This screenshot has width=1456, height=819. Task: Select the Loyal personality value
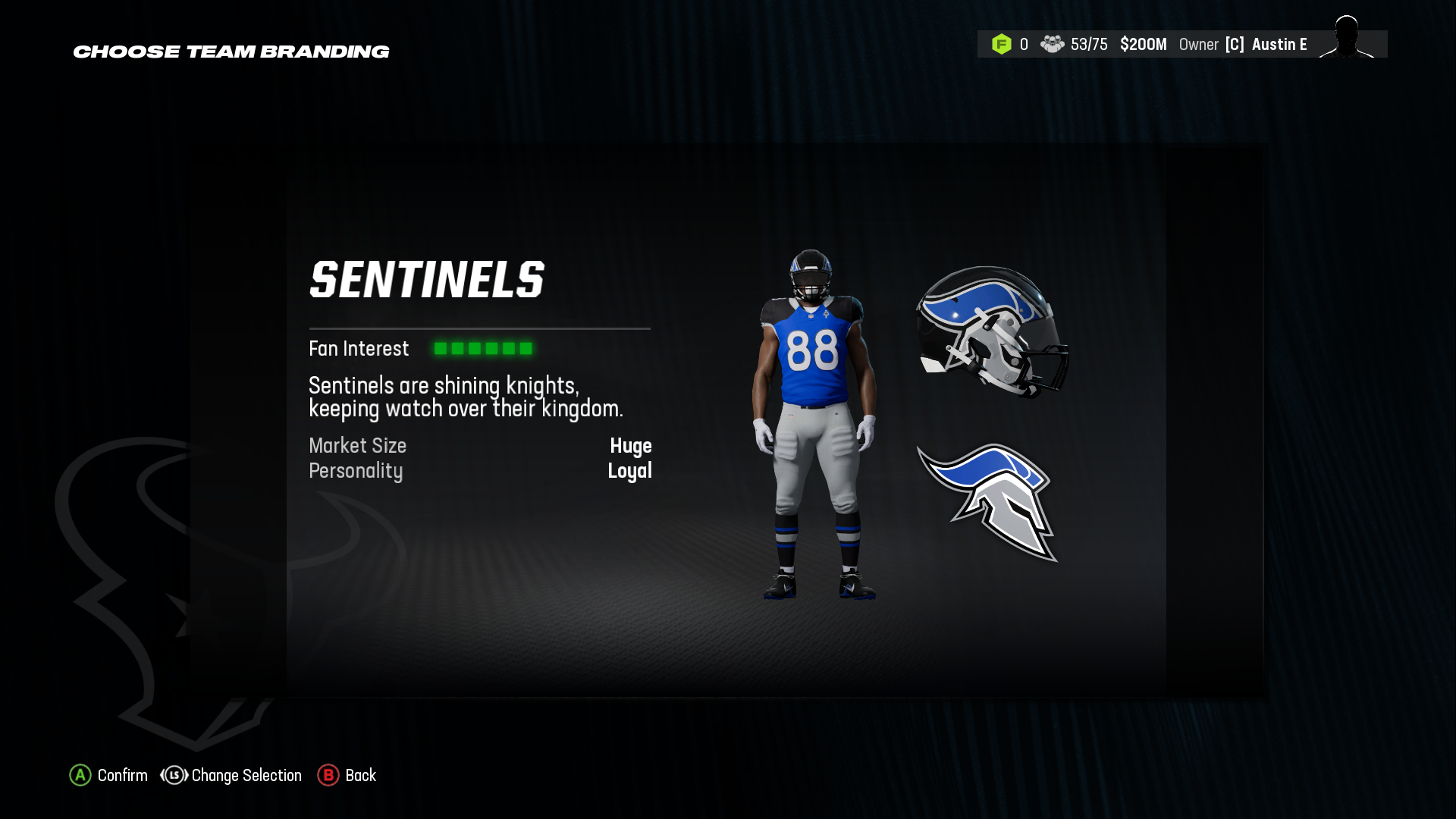[631, 471]
